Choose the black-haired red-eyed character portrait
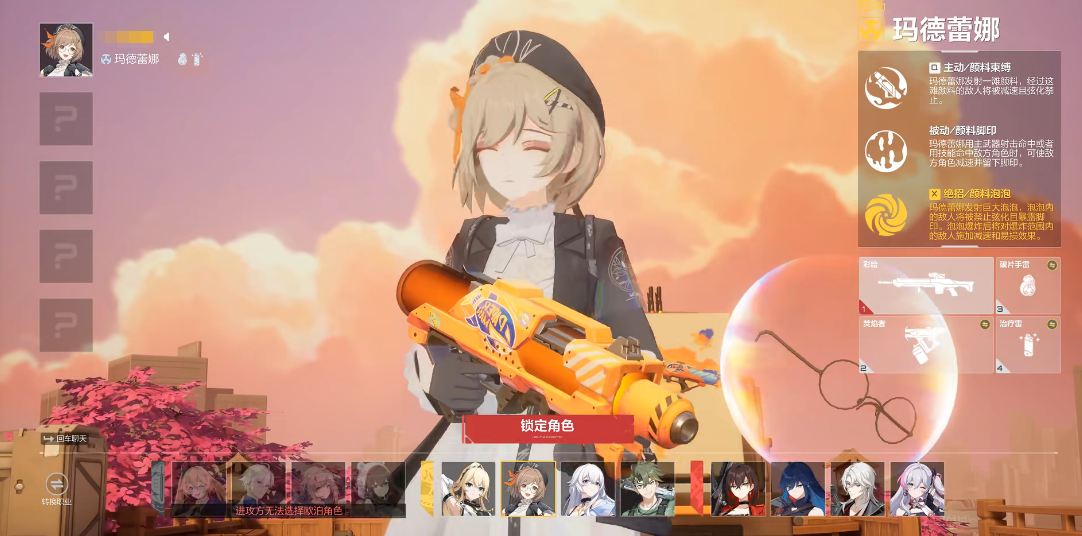The width and height of the screenshot is (1082, 536). (738, 488)
